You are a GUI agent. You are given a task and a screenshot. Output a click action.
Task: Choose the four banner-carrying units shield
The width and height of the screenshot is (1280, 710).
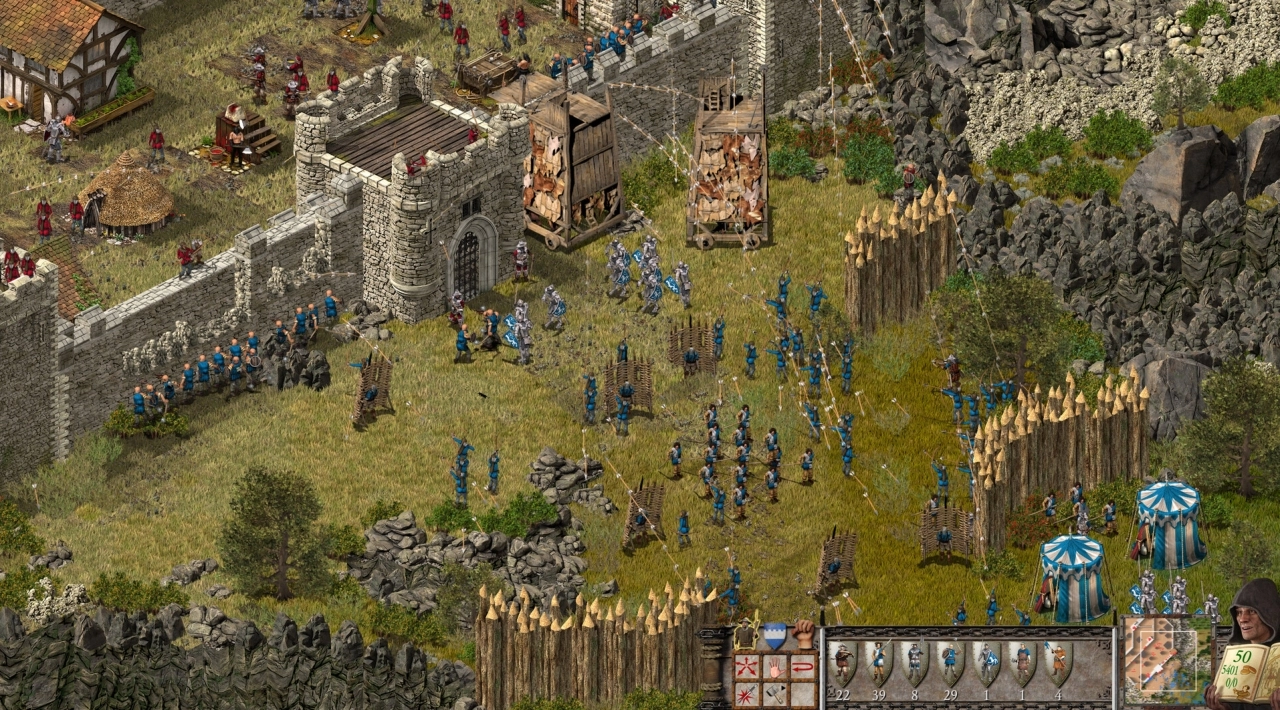click(x=1057, y=661)
